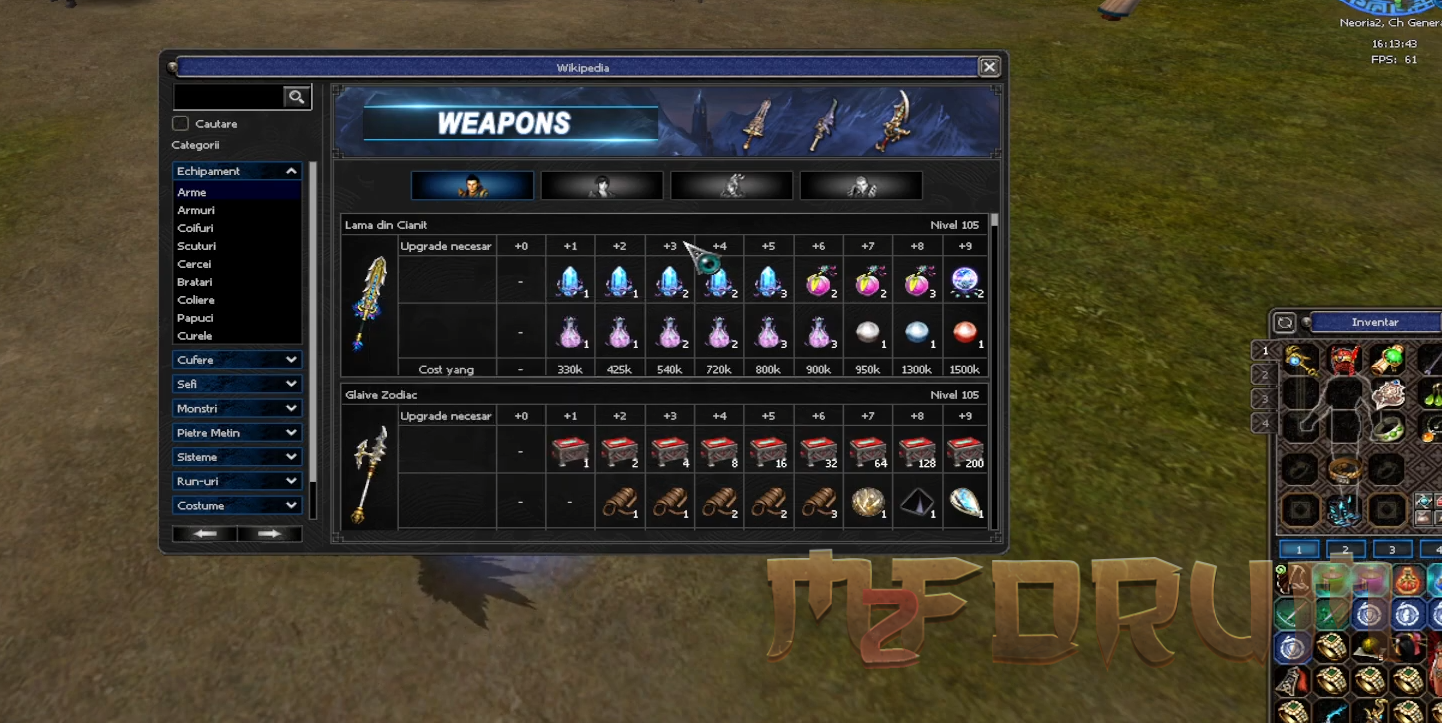1442x723 pixels.
Task: Go forward with the right arrow button
Action: pyautogui.click(x=269, y=534)
